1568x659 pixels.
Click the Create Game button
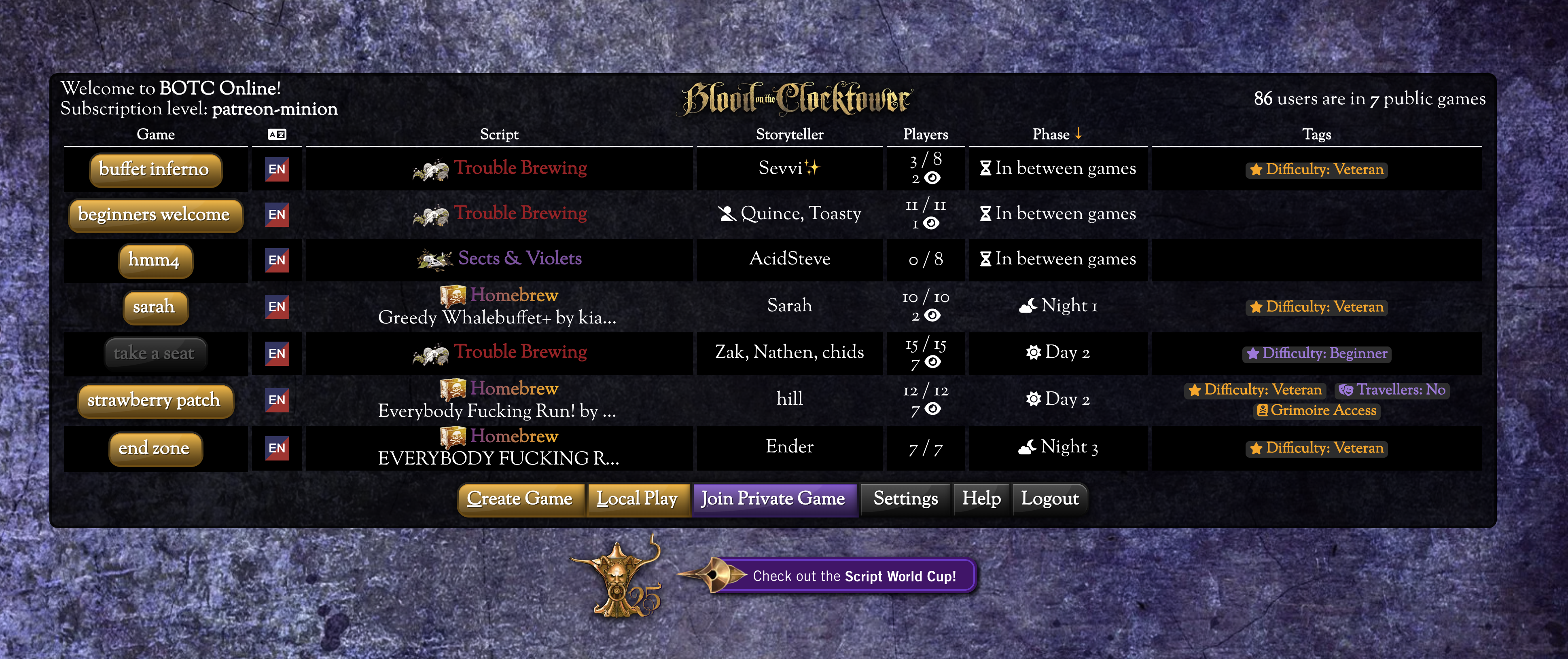pyautogui.click(x=520, y=499)
